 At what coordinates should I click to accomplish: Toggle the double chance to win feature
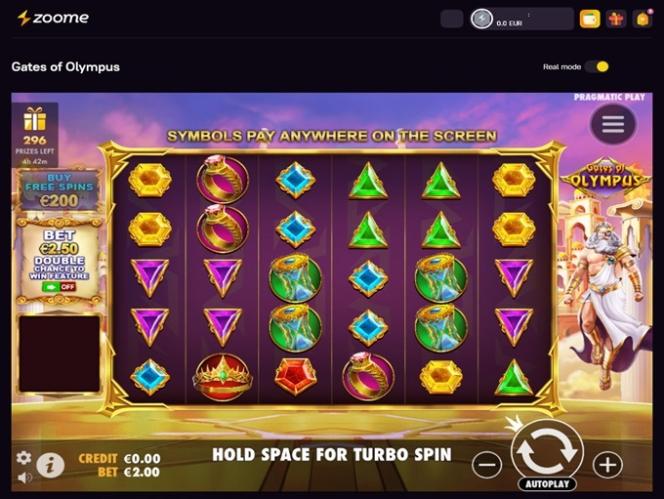click(x=58, y=286)
